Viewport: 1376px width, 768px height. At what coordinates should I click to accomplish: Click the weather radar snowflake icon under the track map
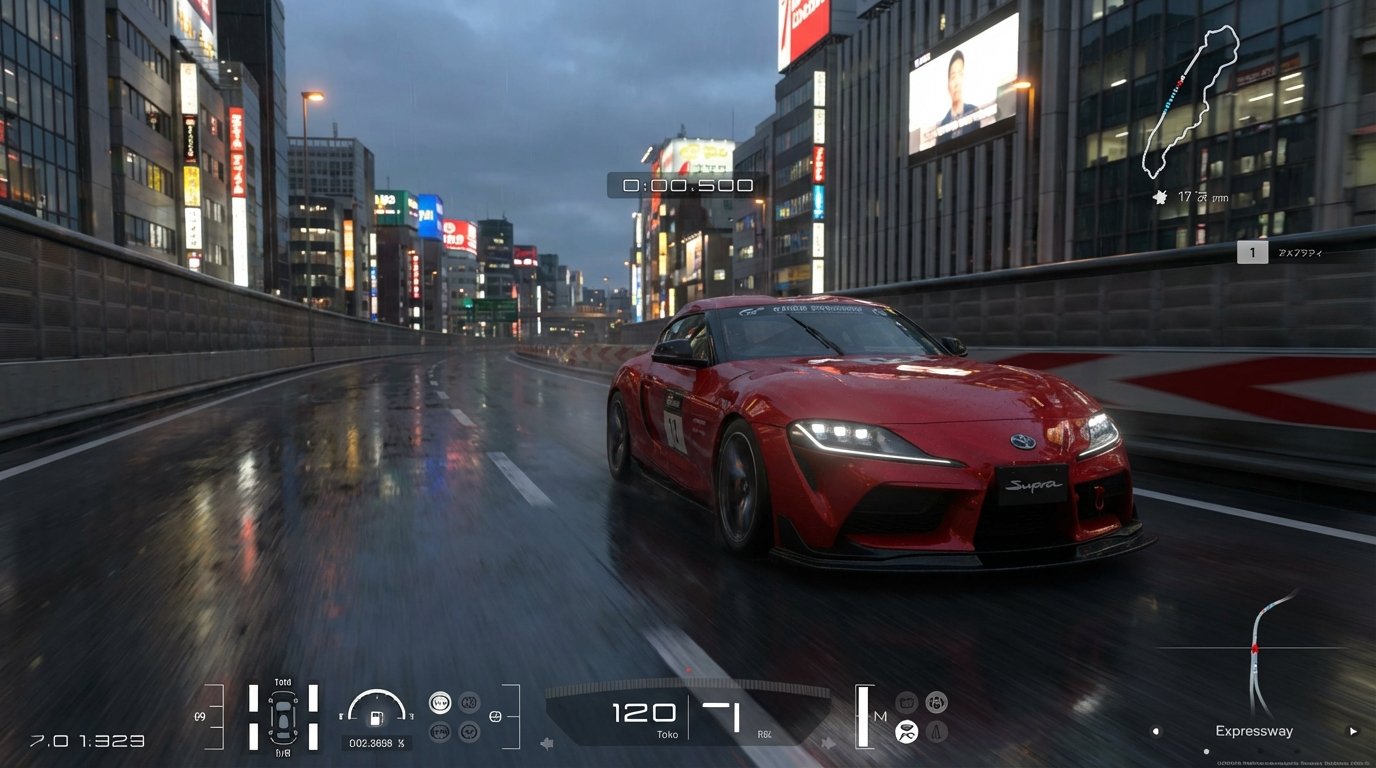[1160, 198]
